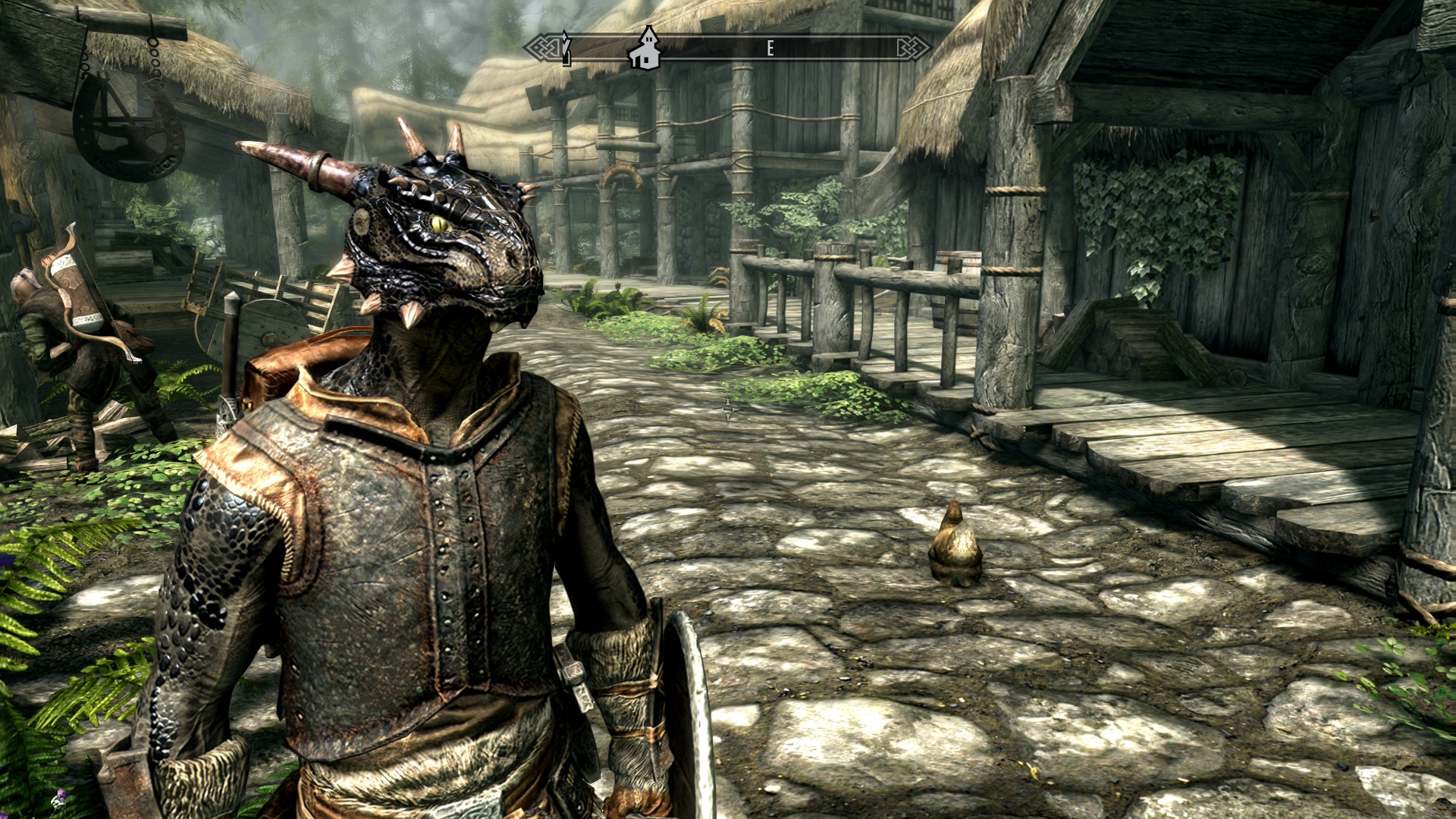Click the house marker on the compass

pyautogui.click(x=645, y=49)
